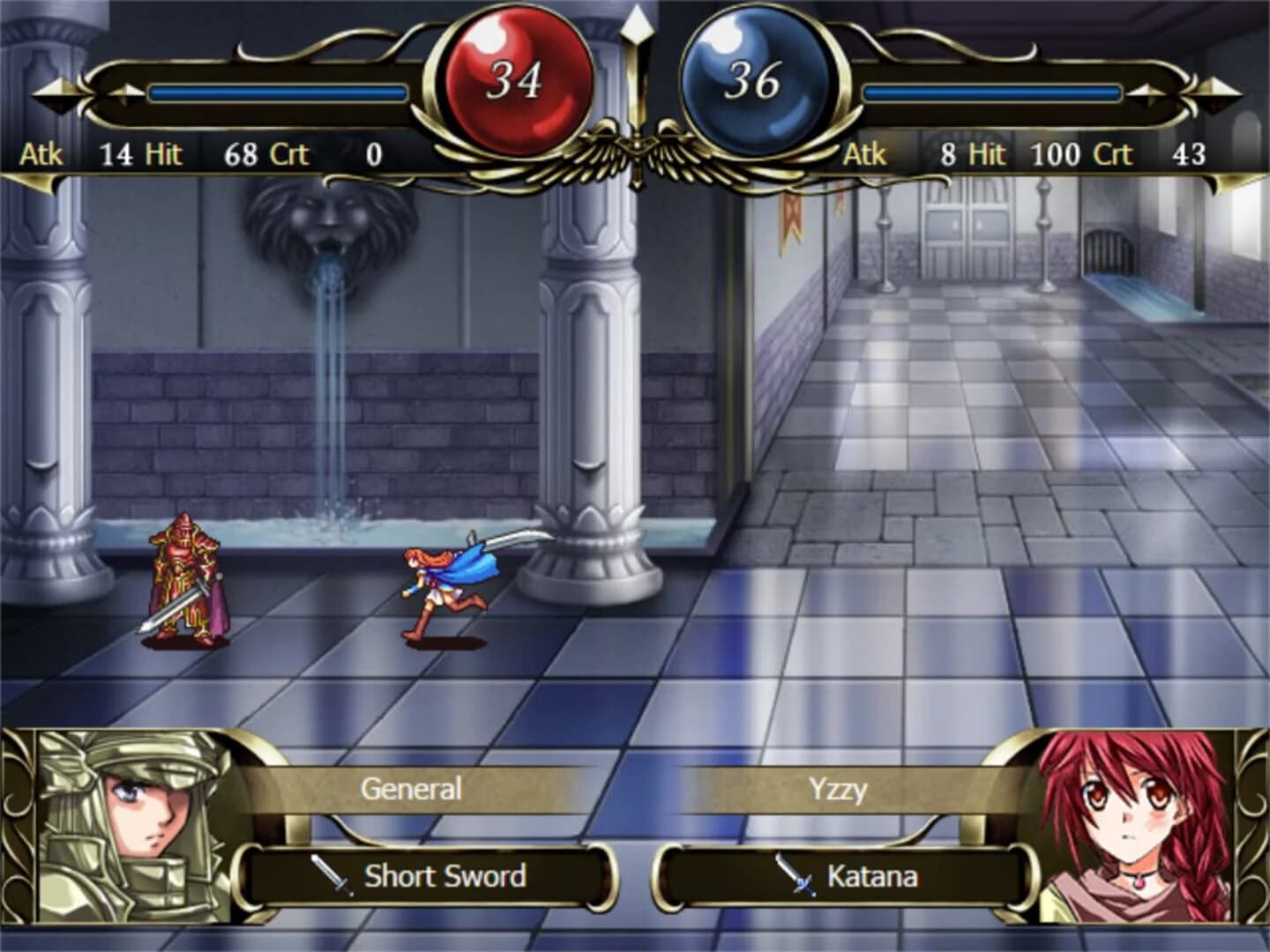This screenshot has width=1270, height=952.
Task: Toggle the Atk 14 stat readout
Action: pyautogui.click(x=79, y=155)
